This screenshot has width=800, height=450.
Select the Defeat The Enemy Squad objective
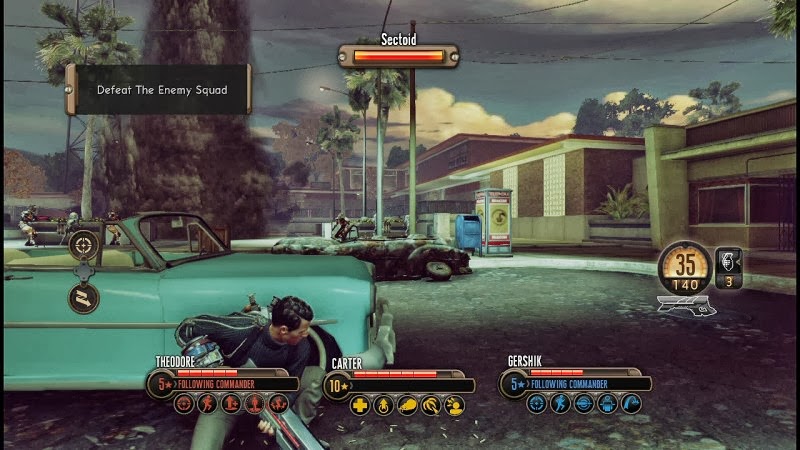coord(160,90)
